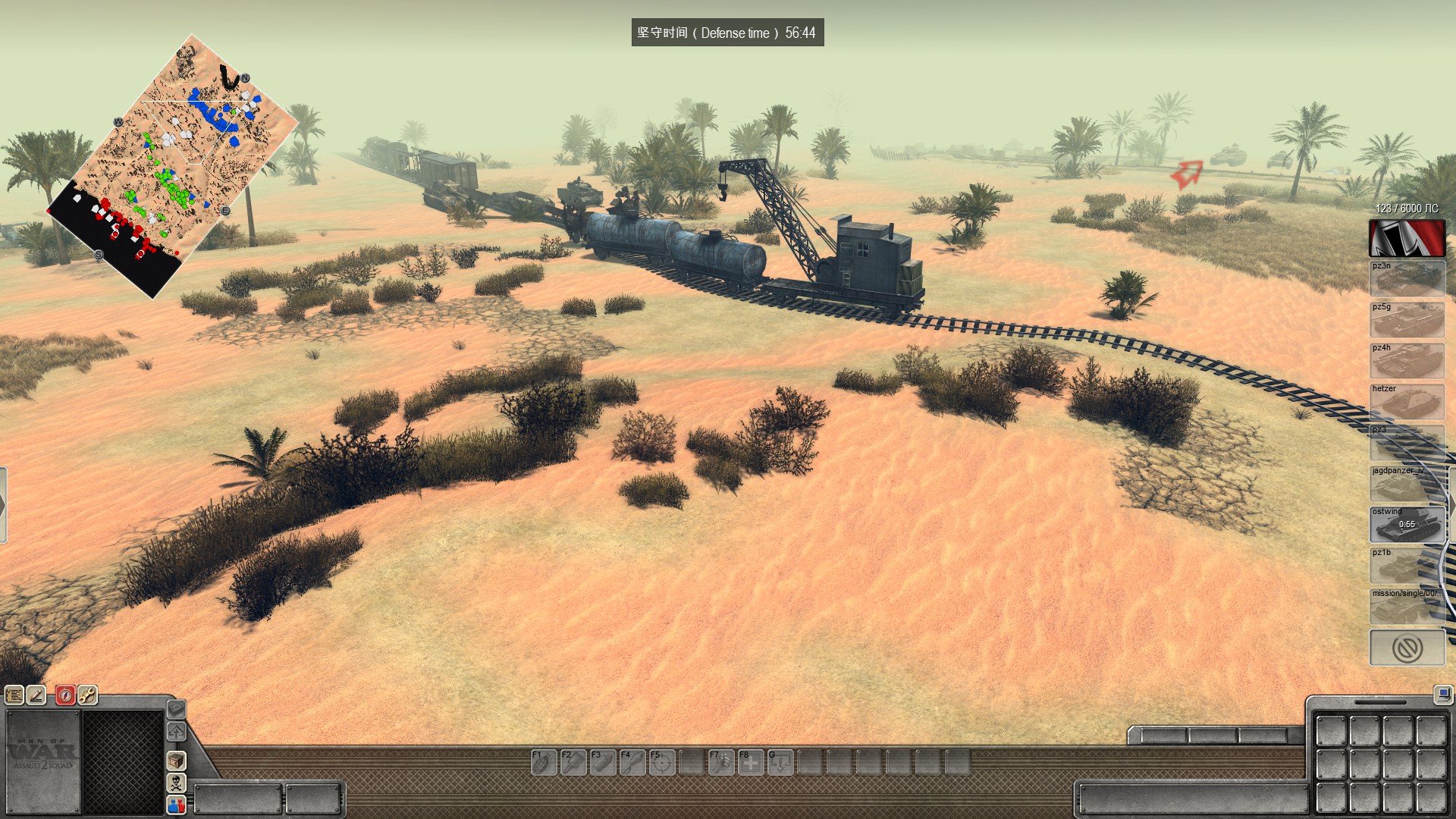Use the F8 medical cross action
This screenshot has width=1456, height=819.
click(750, 762)
